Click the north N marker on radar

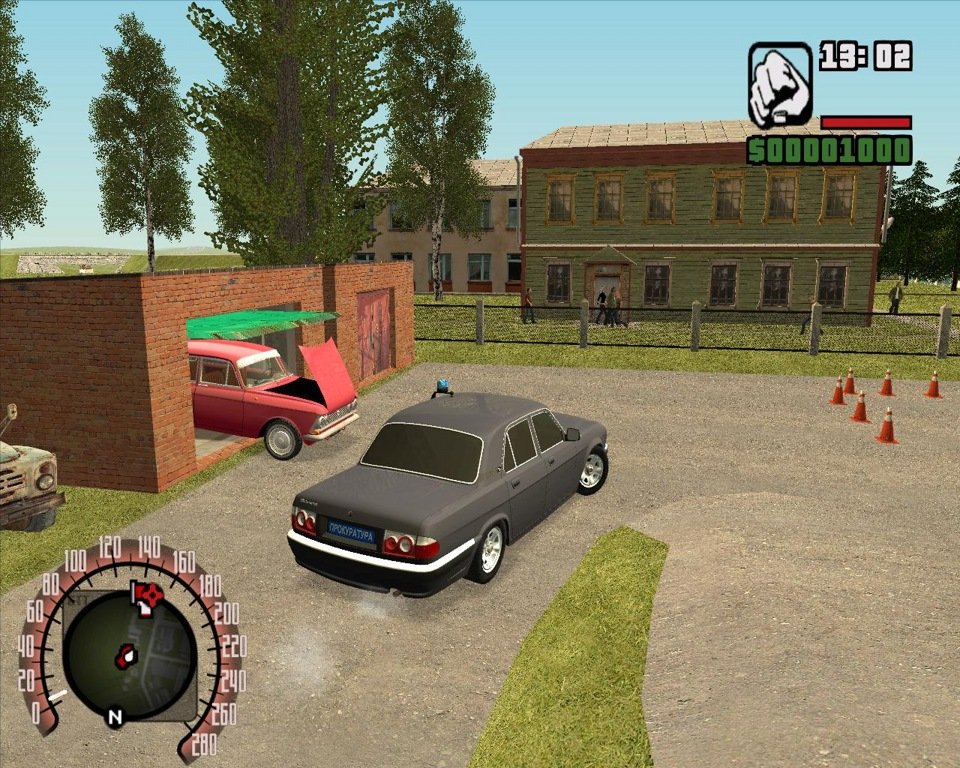pos(115,716)
